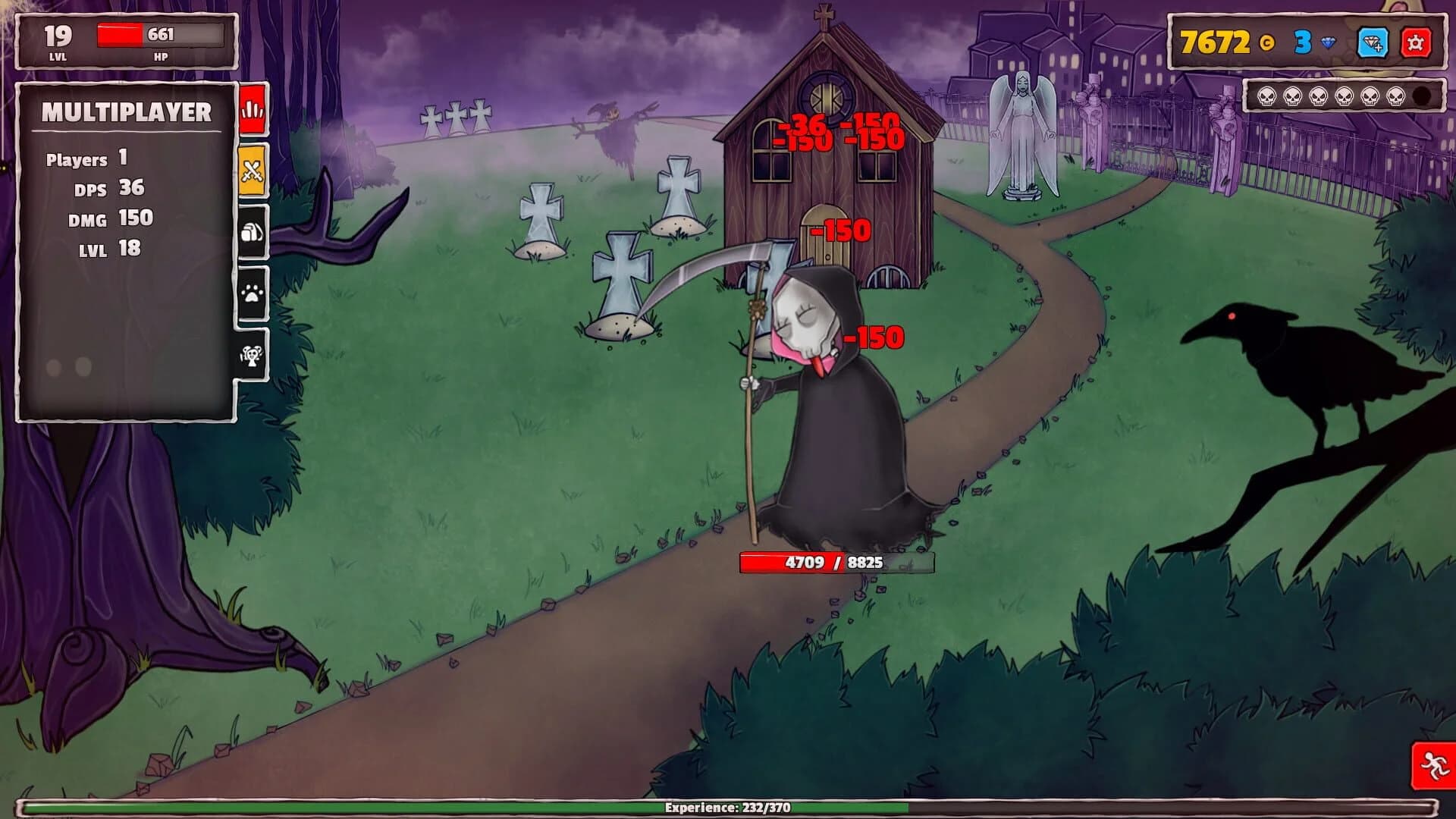The image size is (1456, 819).
Task: Click the gold coin currency icon
Action: pyautogui.click(x=1268, y=41)
